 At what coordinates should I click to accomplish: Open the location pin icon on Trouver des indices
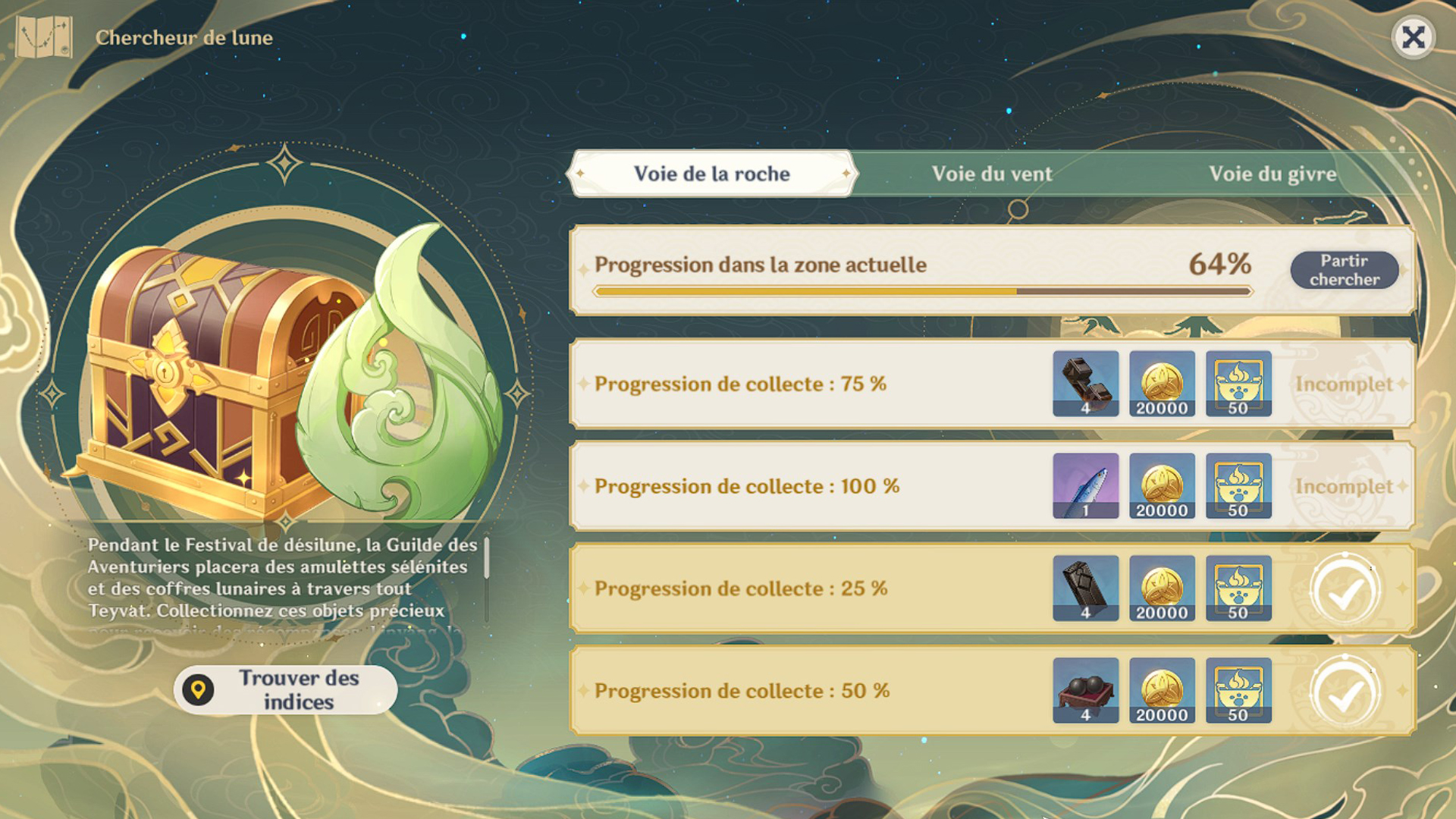[x=198, y=690]
